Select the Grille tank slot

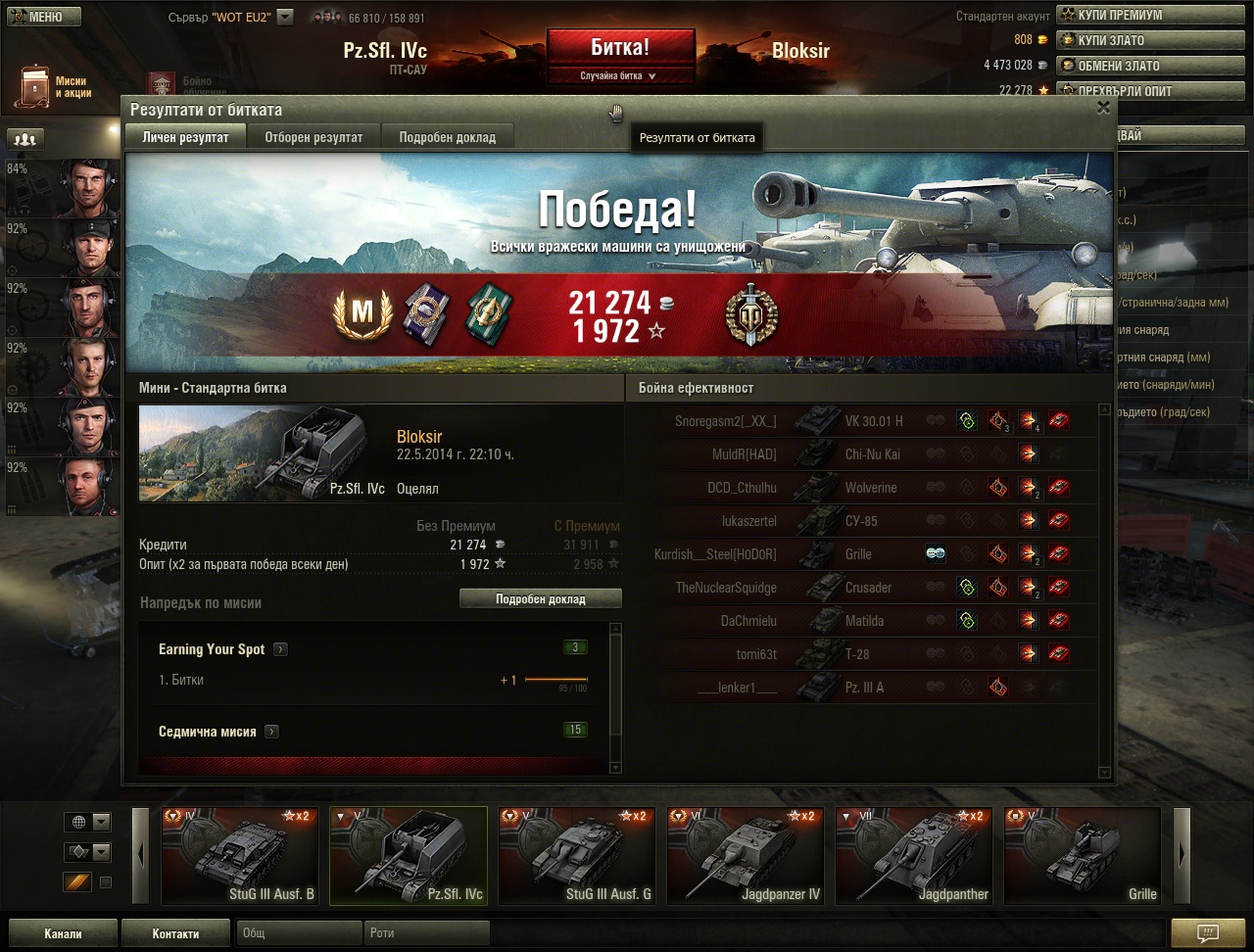coord(1082,855)
